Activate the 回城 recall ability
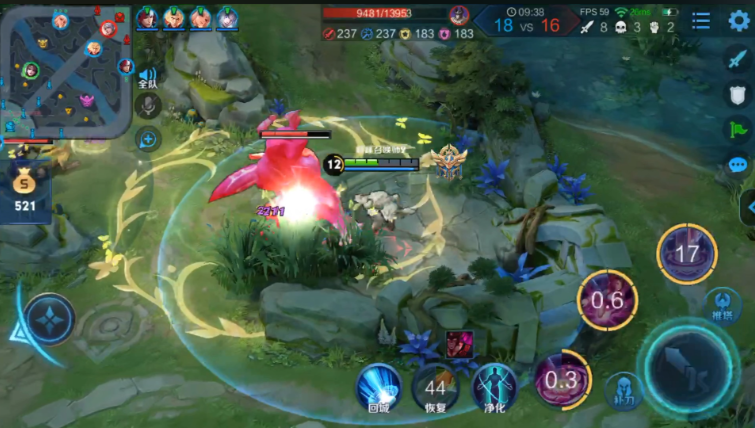 click(378, 386)
